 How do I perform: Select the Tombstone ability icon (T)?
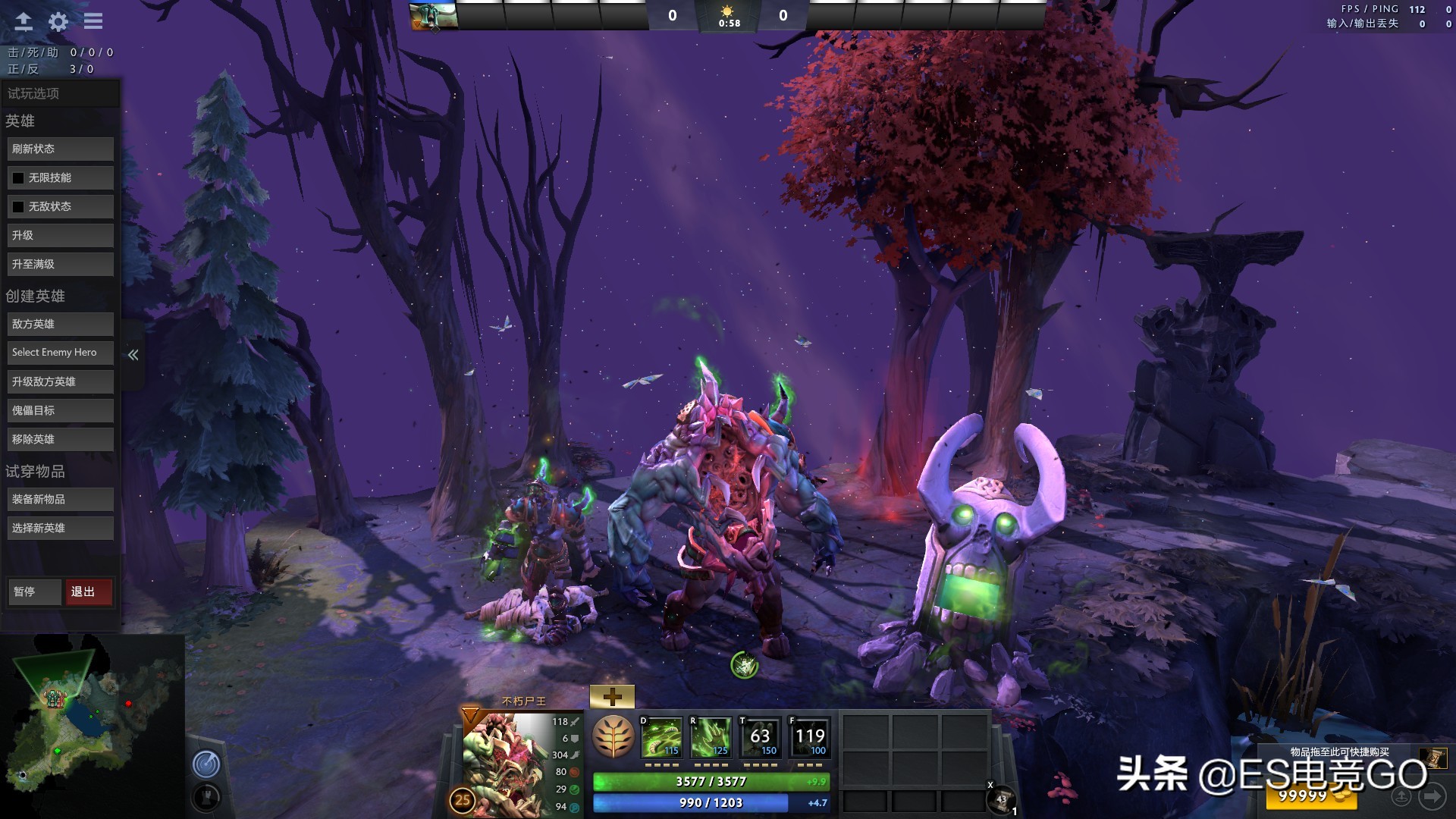point(760,736)
